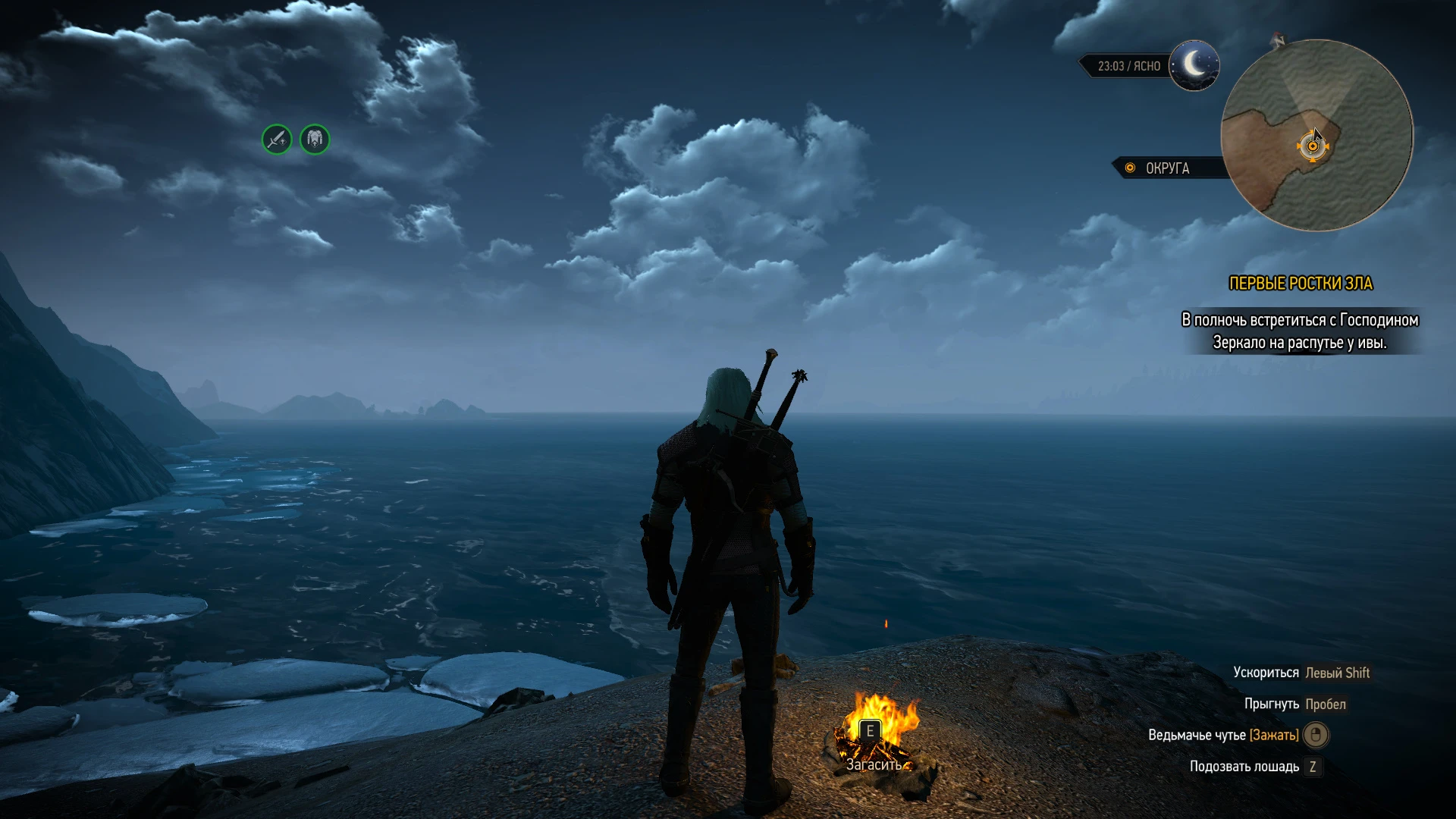This screenshot has height=819, width=1456.
Task: Click the gold objective dot beside ОКРУГА
Action: coord(1129,168)
